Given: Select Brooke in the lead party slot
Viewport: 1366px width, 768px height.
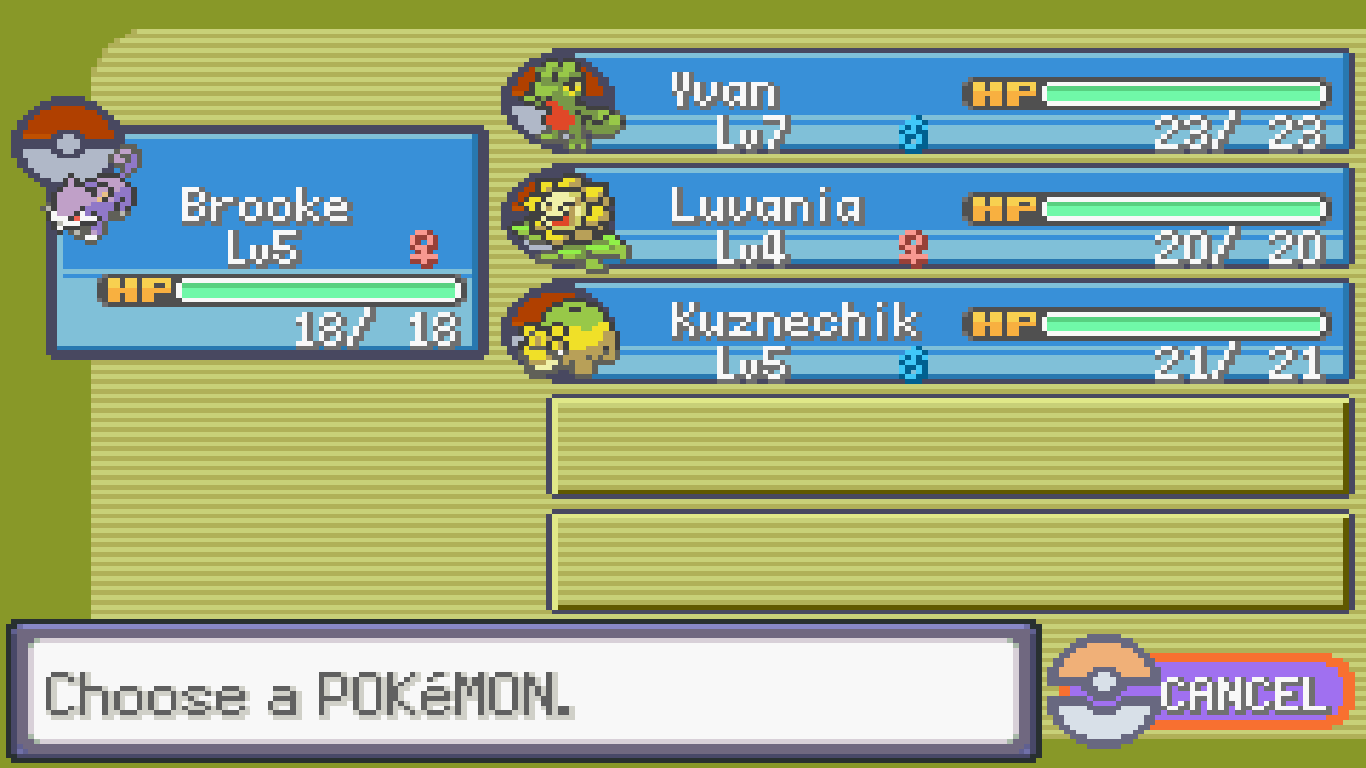Looking at the screenshot, I should (267, 242).
